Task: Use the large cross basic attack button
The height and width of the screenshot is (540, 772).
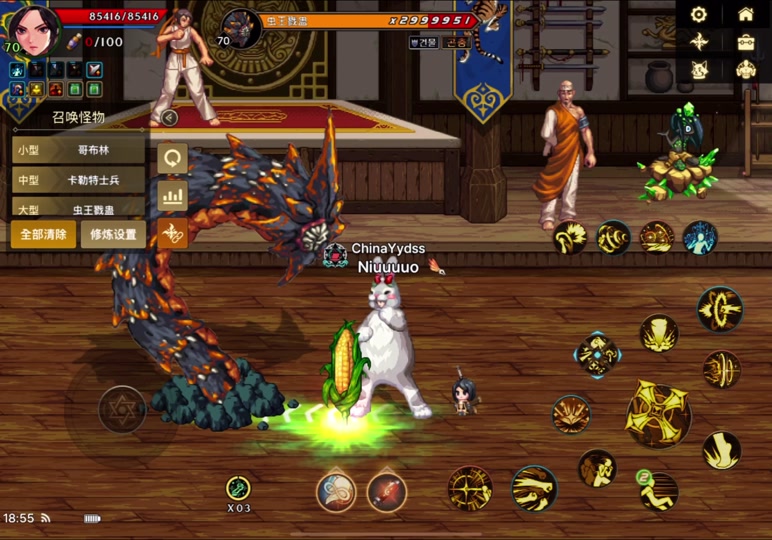Action: (x=658, y=414)
